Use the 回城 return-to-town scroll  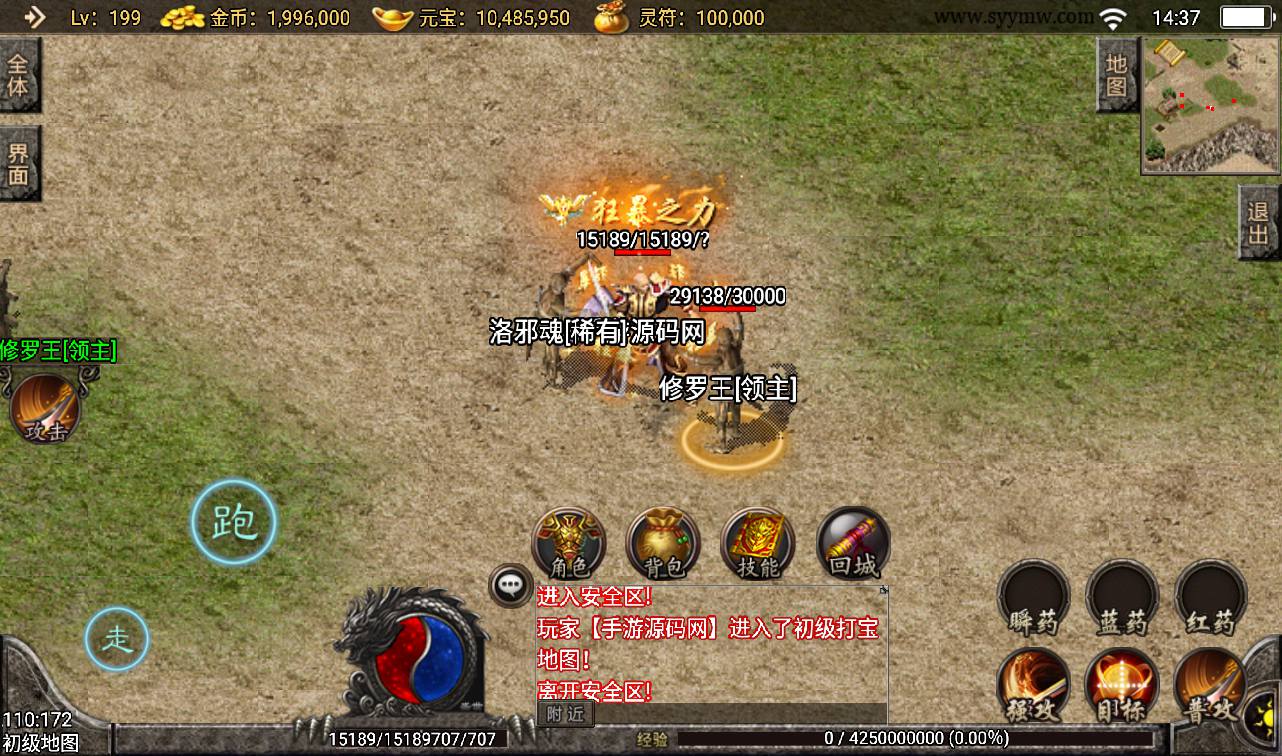pyautogui.click(x=853, y=544)
